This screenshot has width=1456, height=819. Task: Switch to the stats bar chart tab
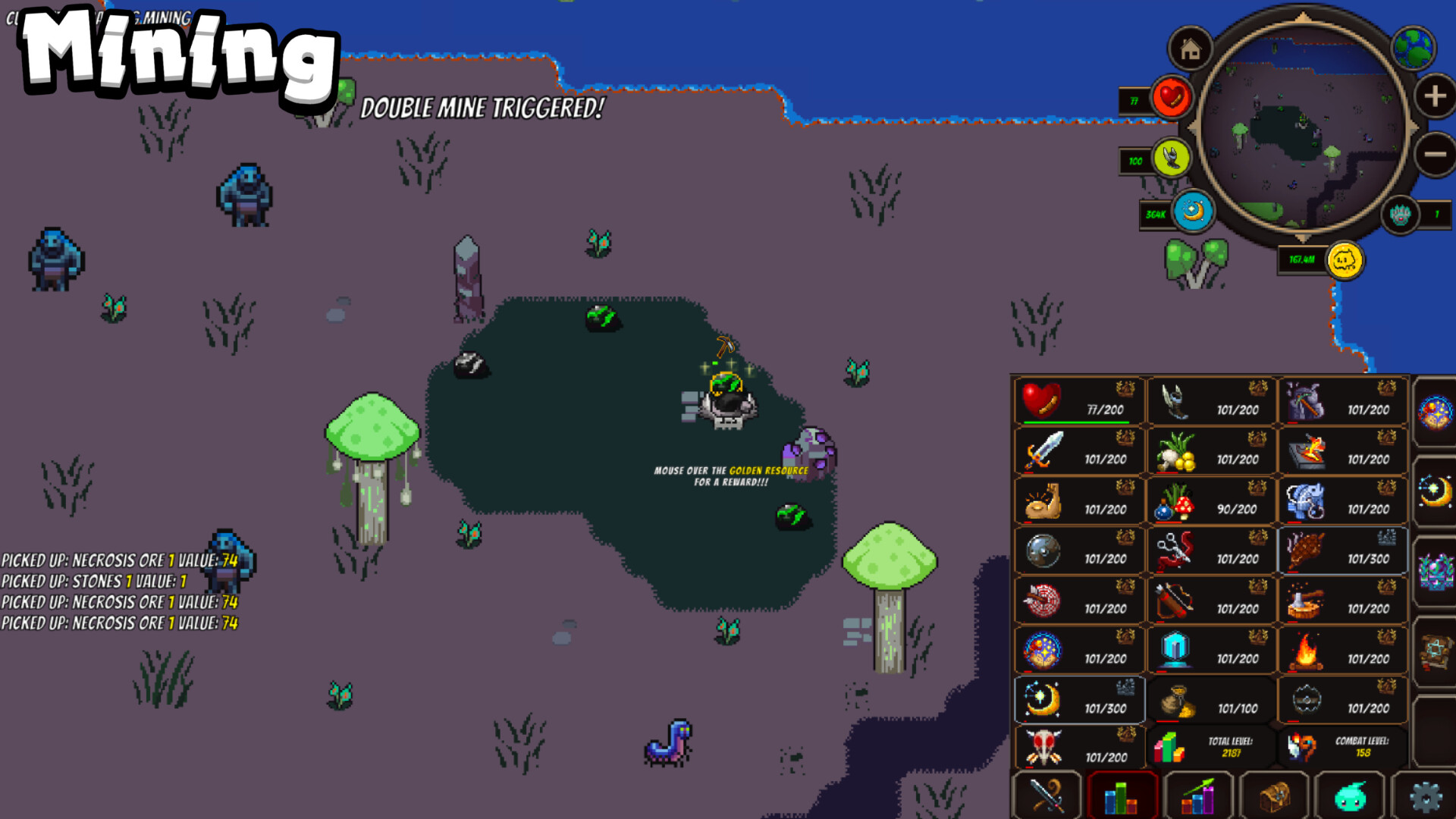pos(1121,796)
